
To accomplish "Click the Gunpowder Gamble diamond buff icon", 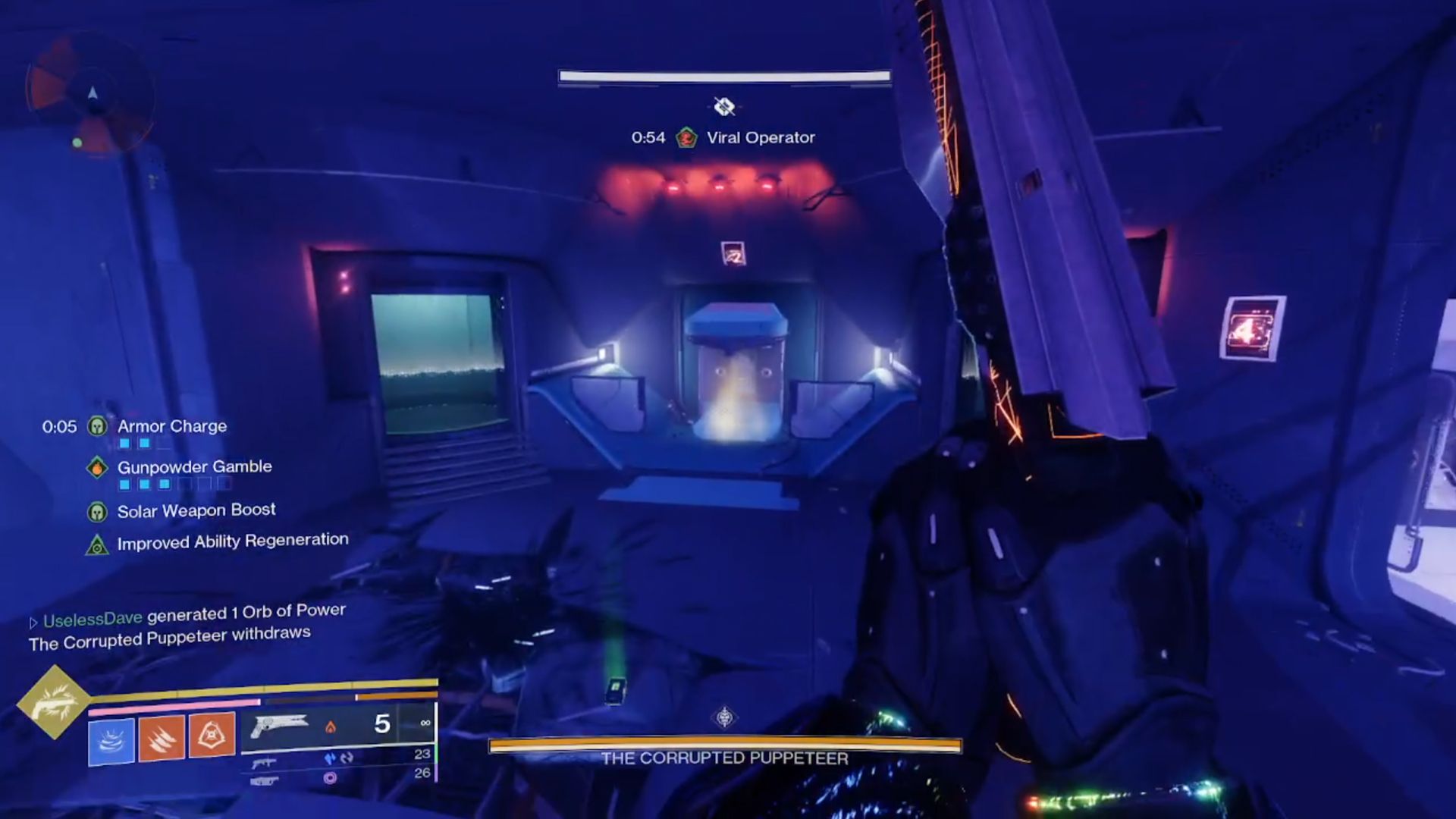I will coord(98,467).
